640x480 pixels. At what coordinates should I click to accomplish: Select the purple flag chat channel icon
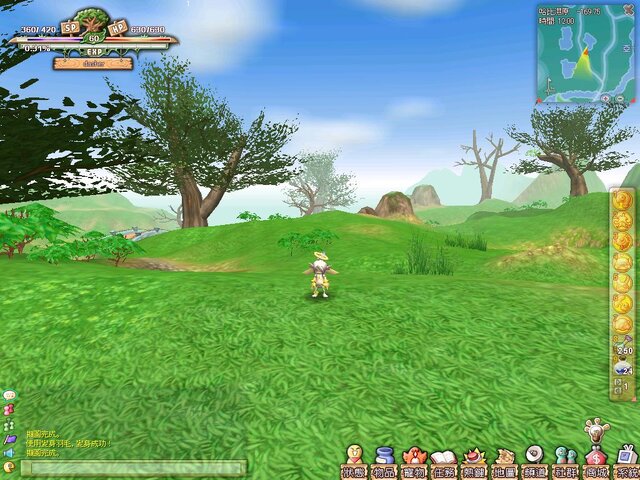pos(9,438)
